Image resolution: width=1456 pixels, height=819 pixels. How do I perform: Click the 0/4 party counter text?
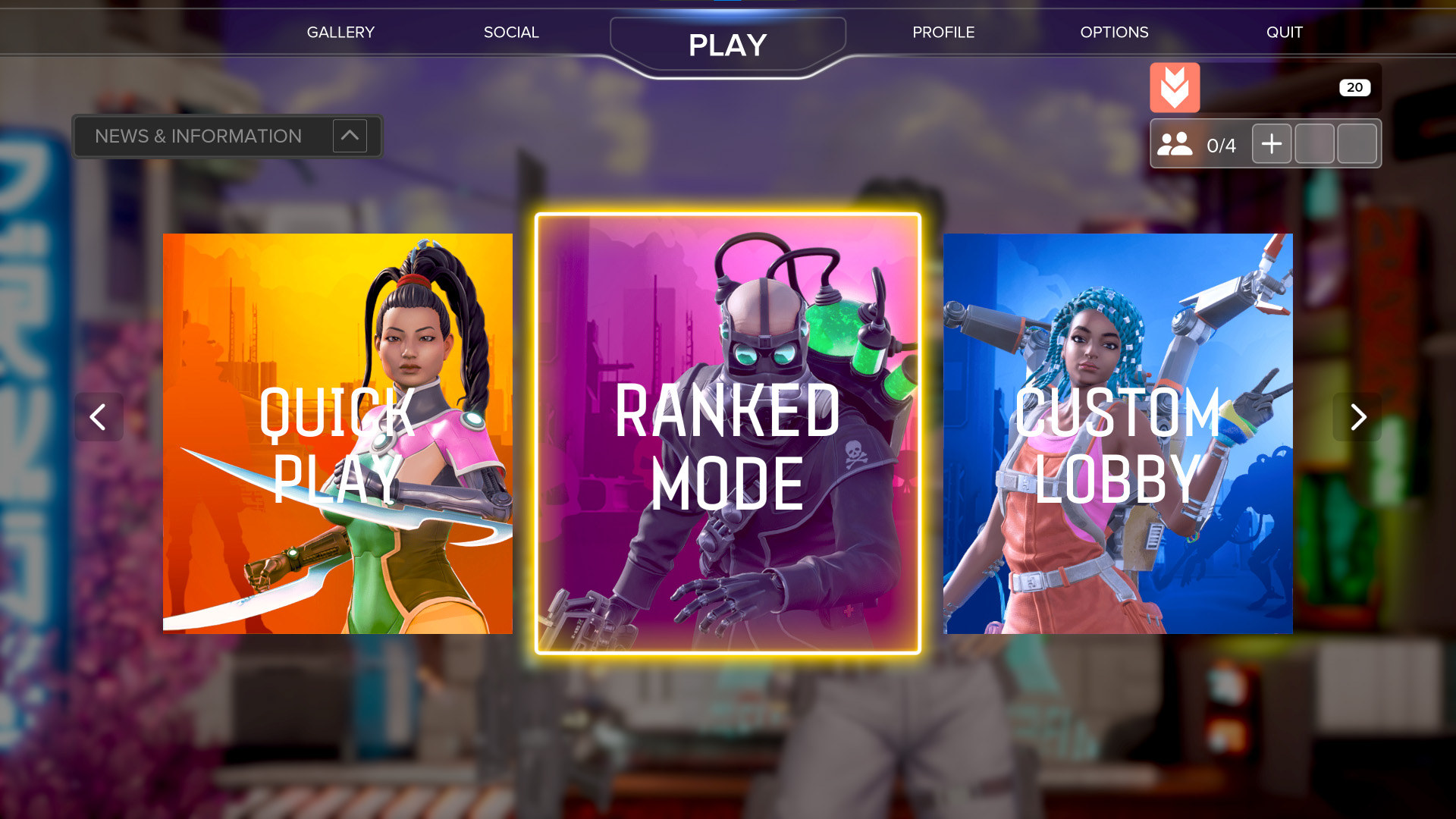pos(1222,143)
